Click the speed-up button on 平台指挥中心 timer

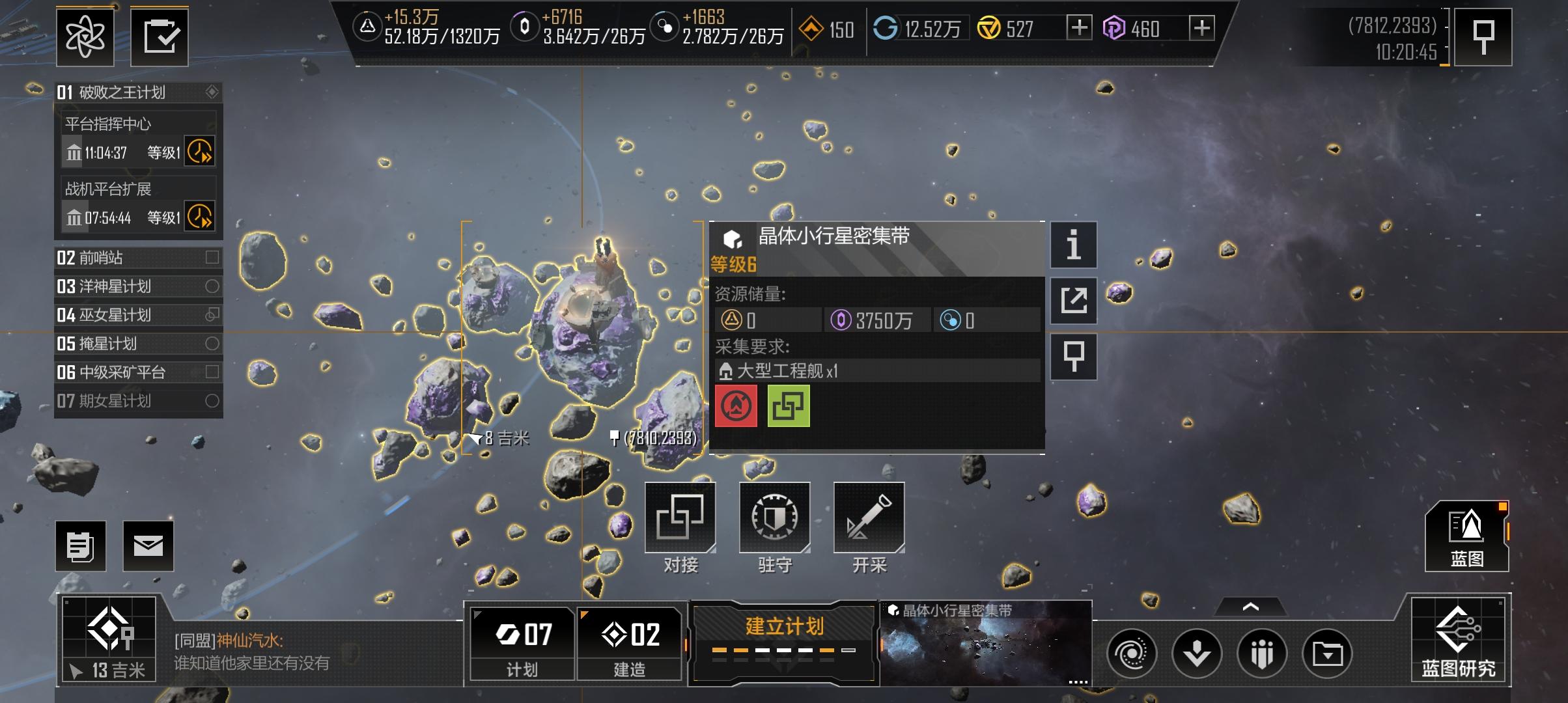(x=201, y=151)
